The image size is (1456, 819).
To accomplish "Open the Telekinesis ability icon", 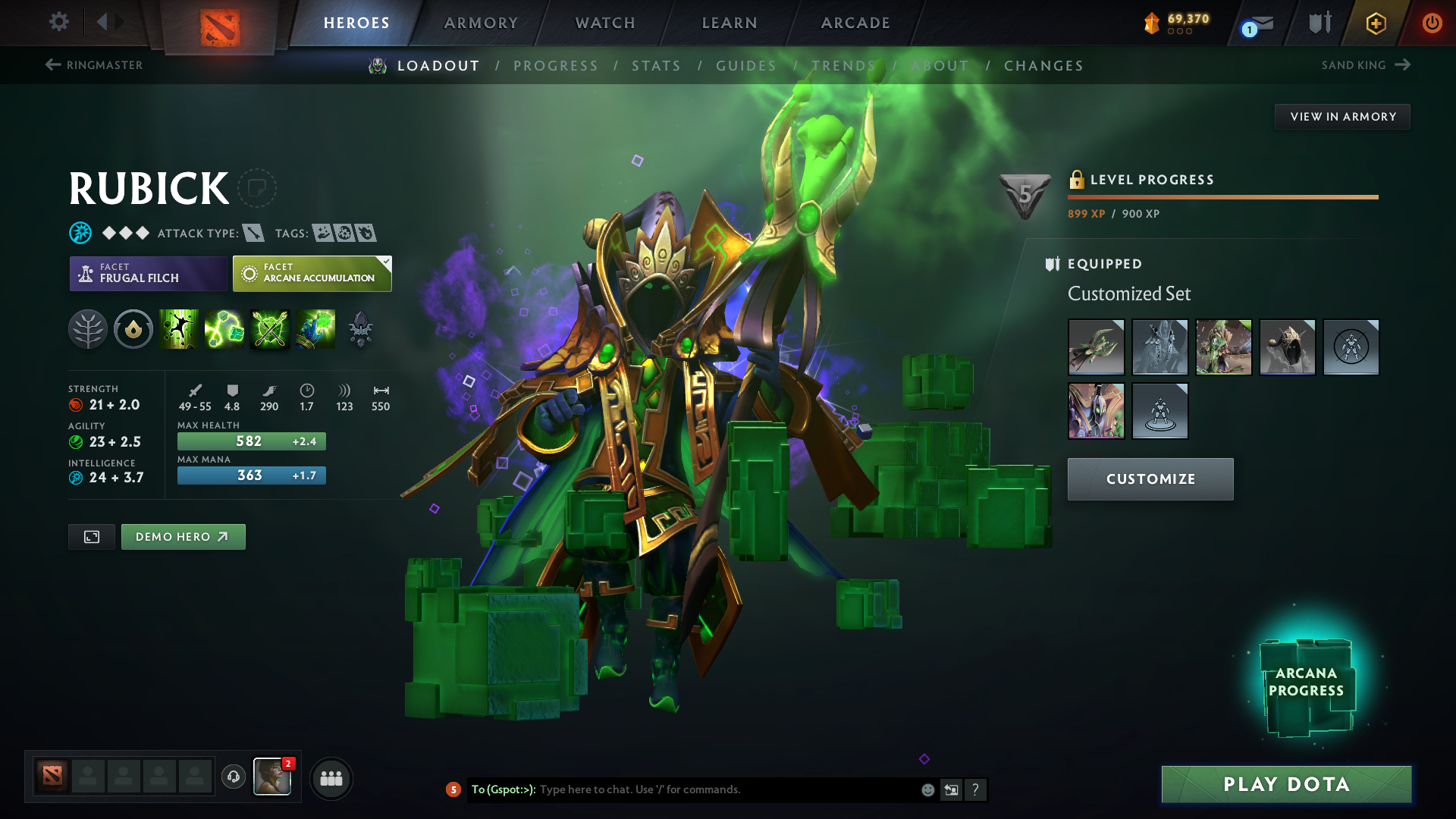I will [179, 329].
